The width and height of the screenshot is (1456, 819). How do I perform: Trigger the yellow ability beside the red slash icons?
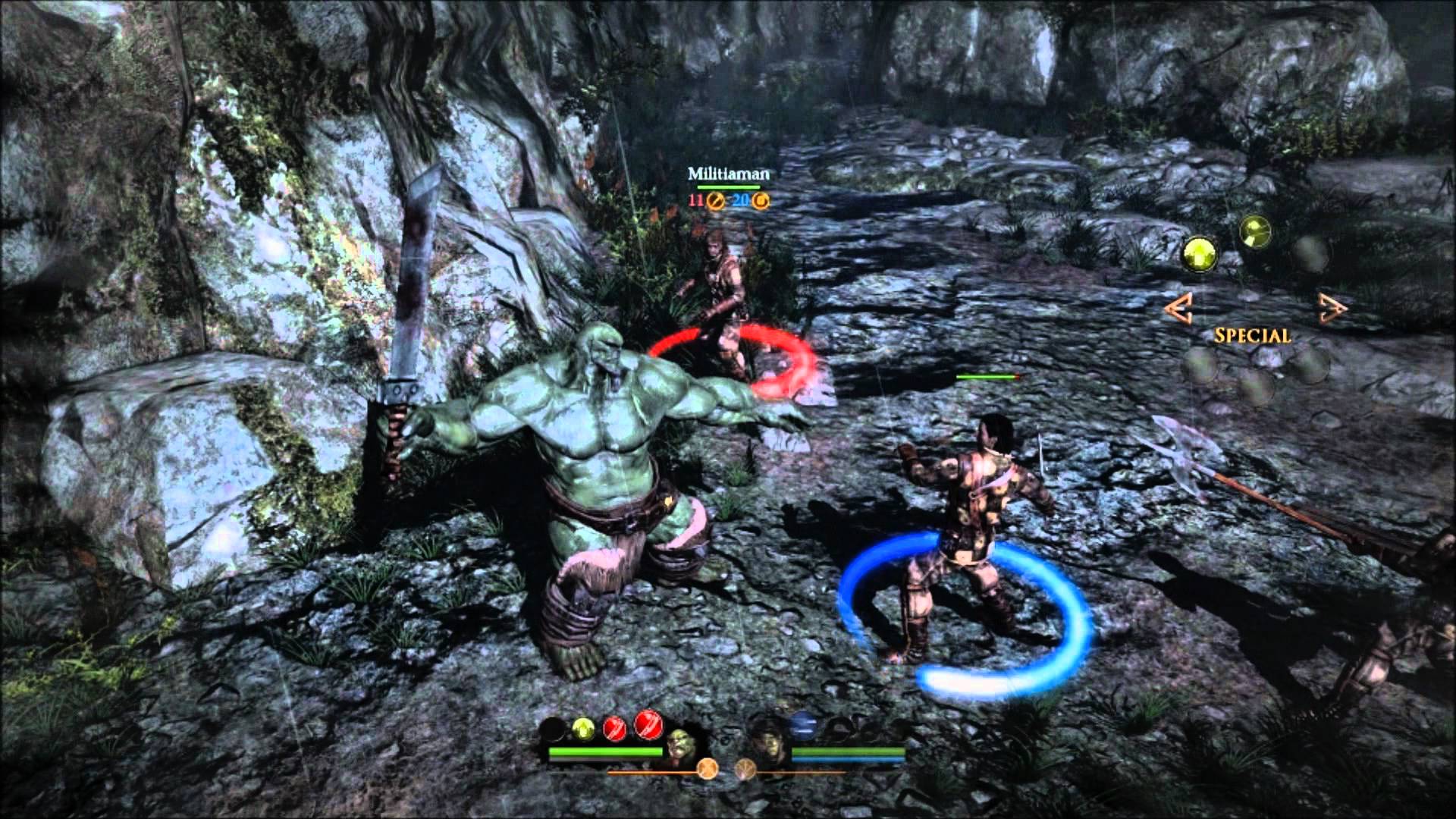pos(582,729)
